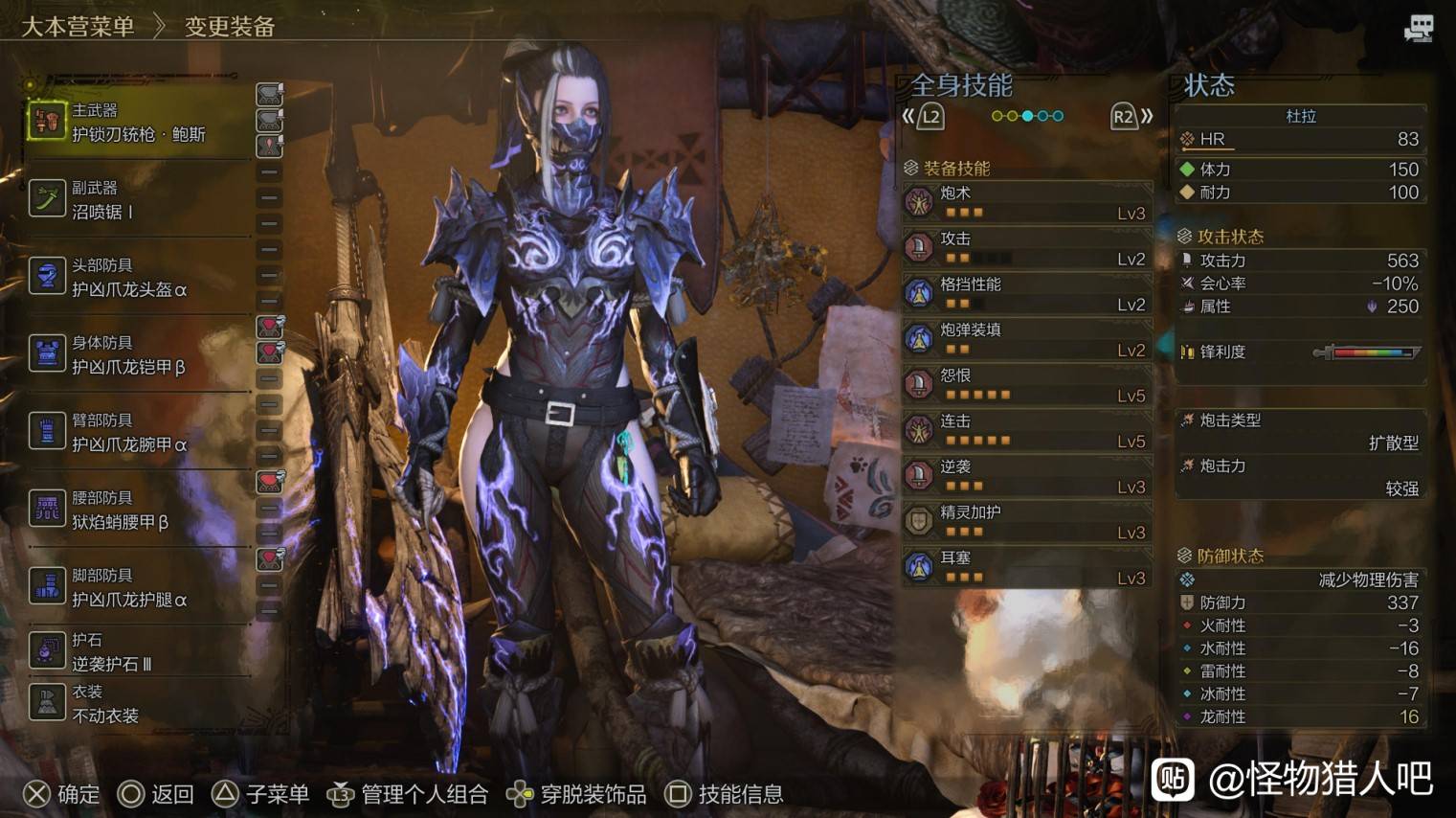Select the secondary weapon 沼喷锯 slot

(138, 199)
